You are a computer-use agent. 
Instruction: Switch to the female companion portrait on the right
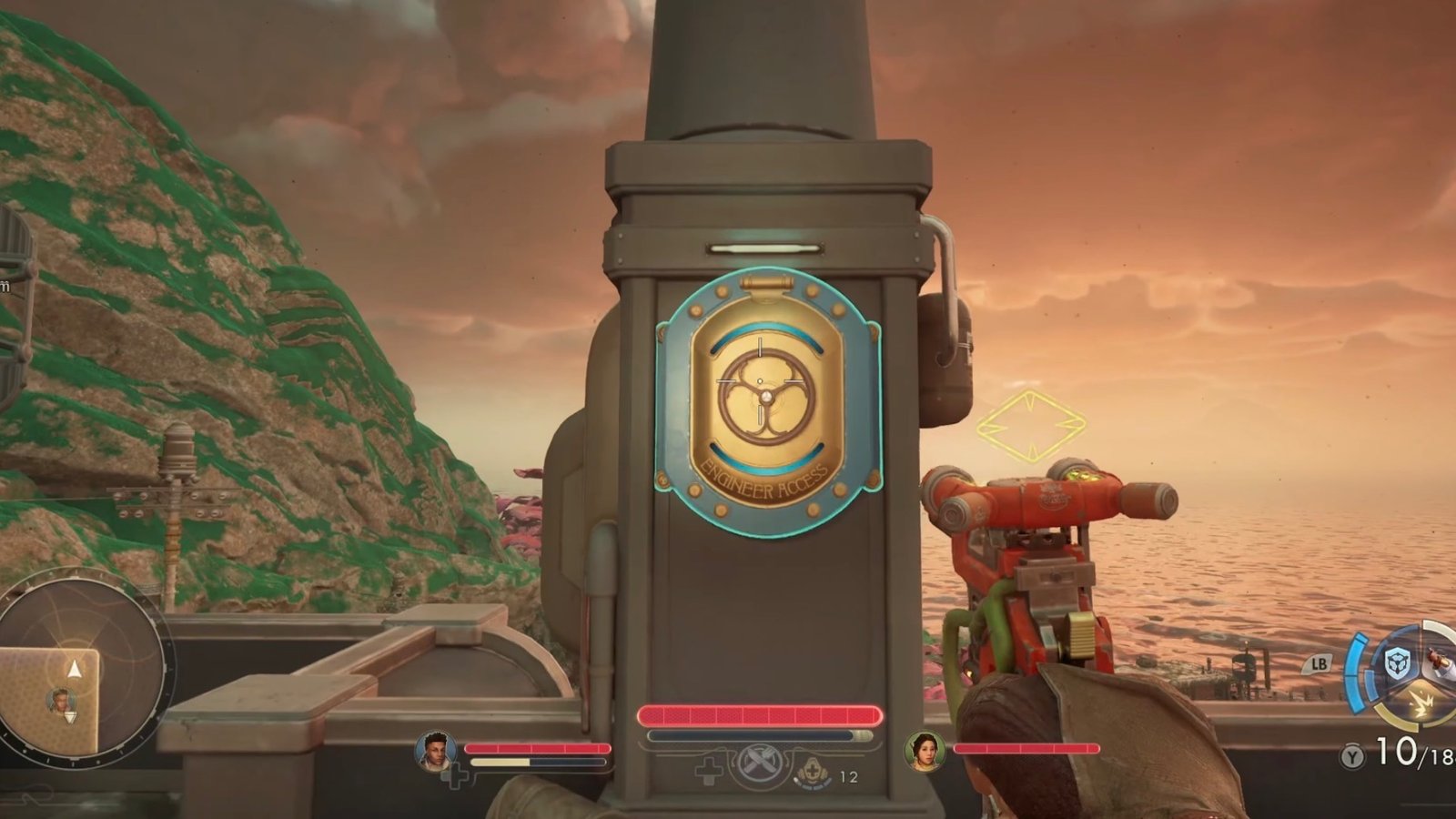[x=925, y=752]
